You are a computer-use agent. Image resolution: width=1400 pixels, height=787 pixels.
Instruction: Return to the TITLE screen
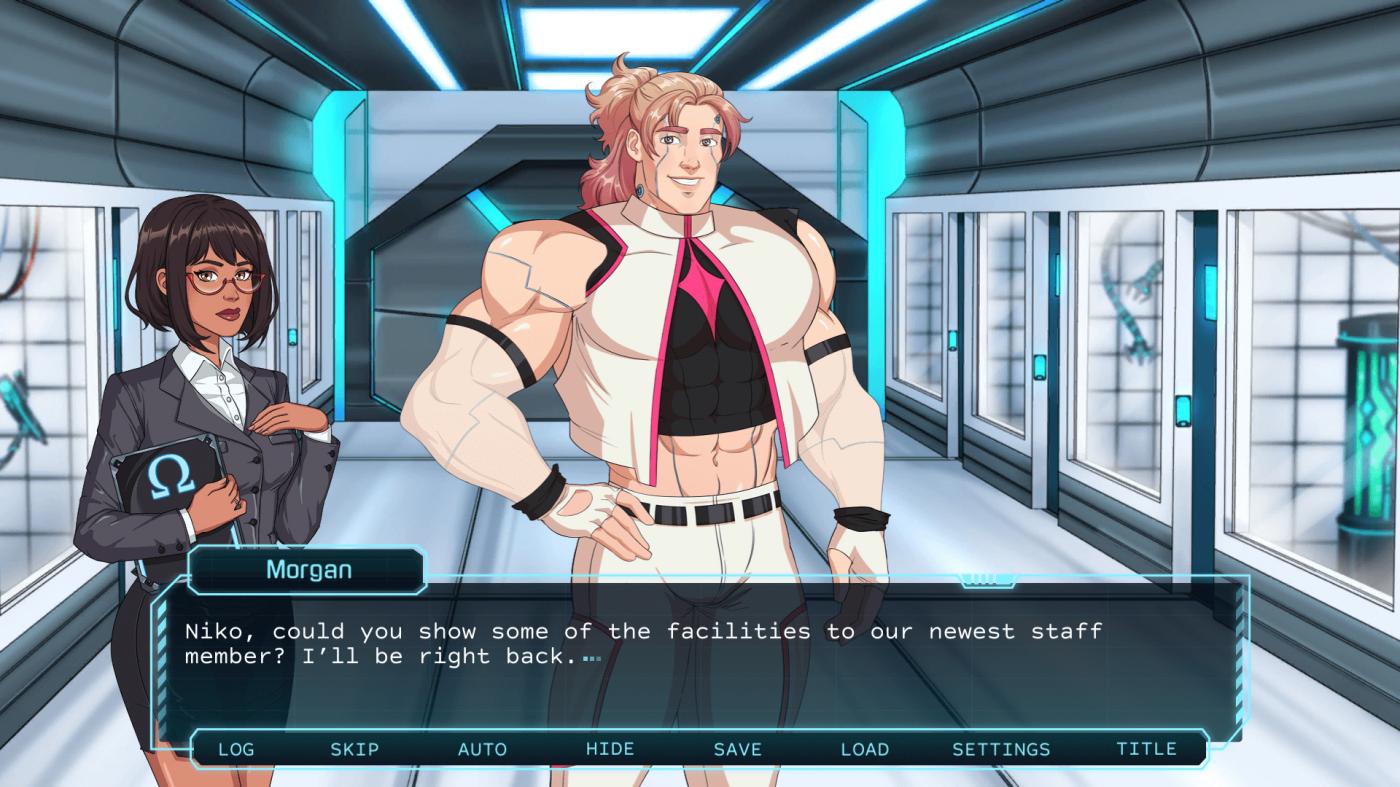1146,749
